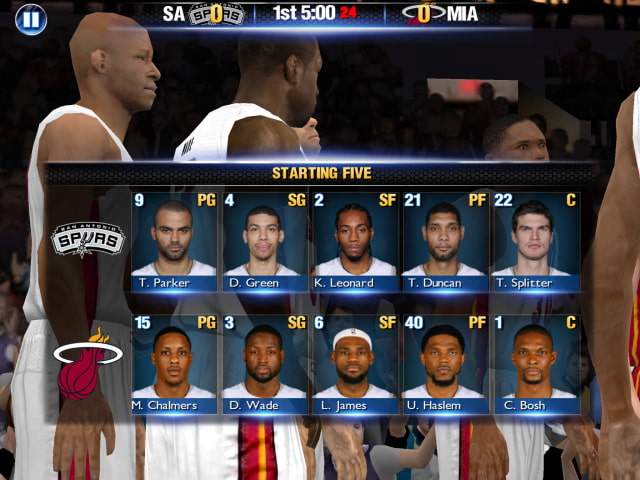Pick T. Splitter's center card
The height and width of the screenshot is (480, 640).
535,241
